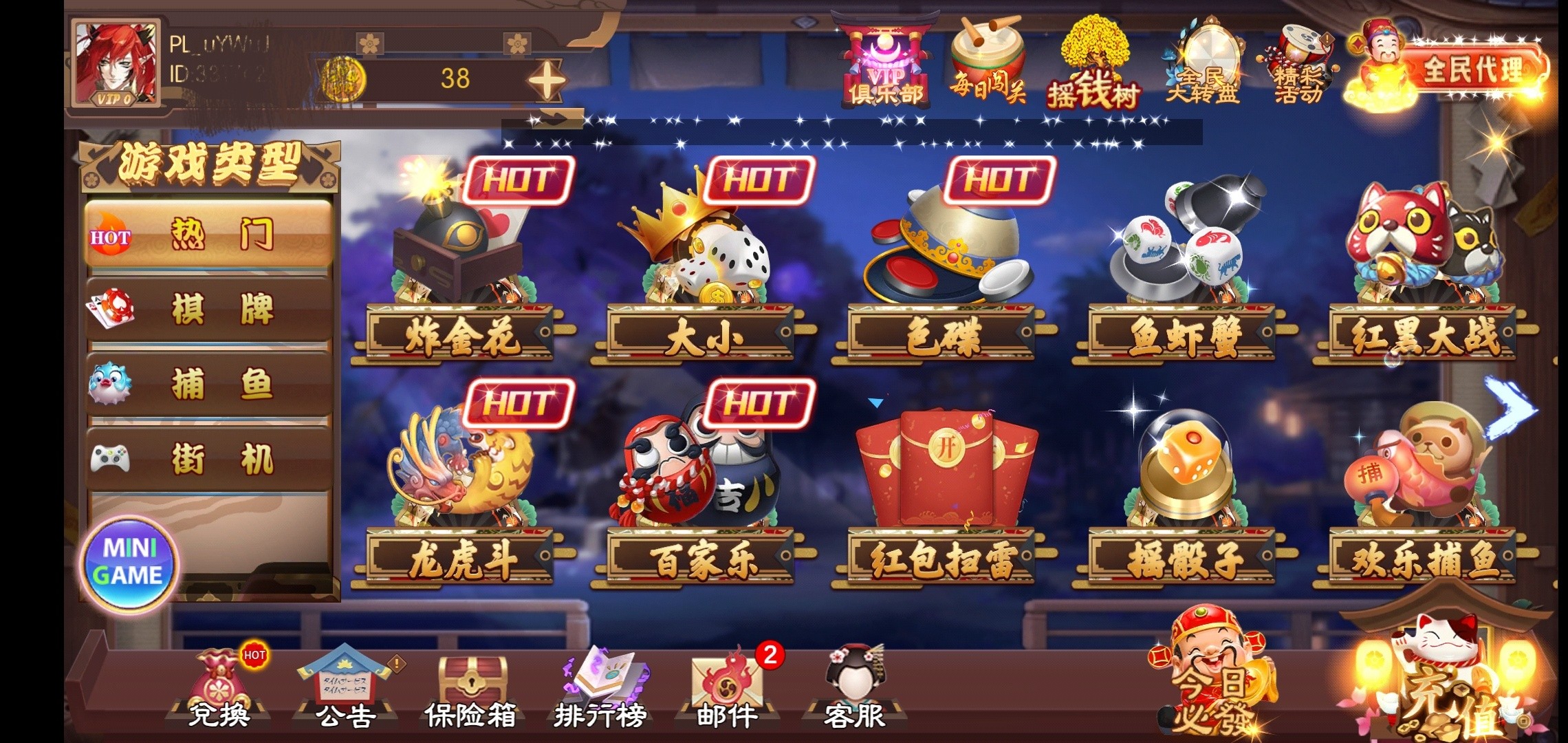The image size is (1568, 743).
Task: Open the 保险箱 safe box
Action: point(470,688)
